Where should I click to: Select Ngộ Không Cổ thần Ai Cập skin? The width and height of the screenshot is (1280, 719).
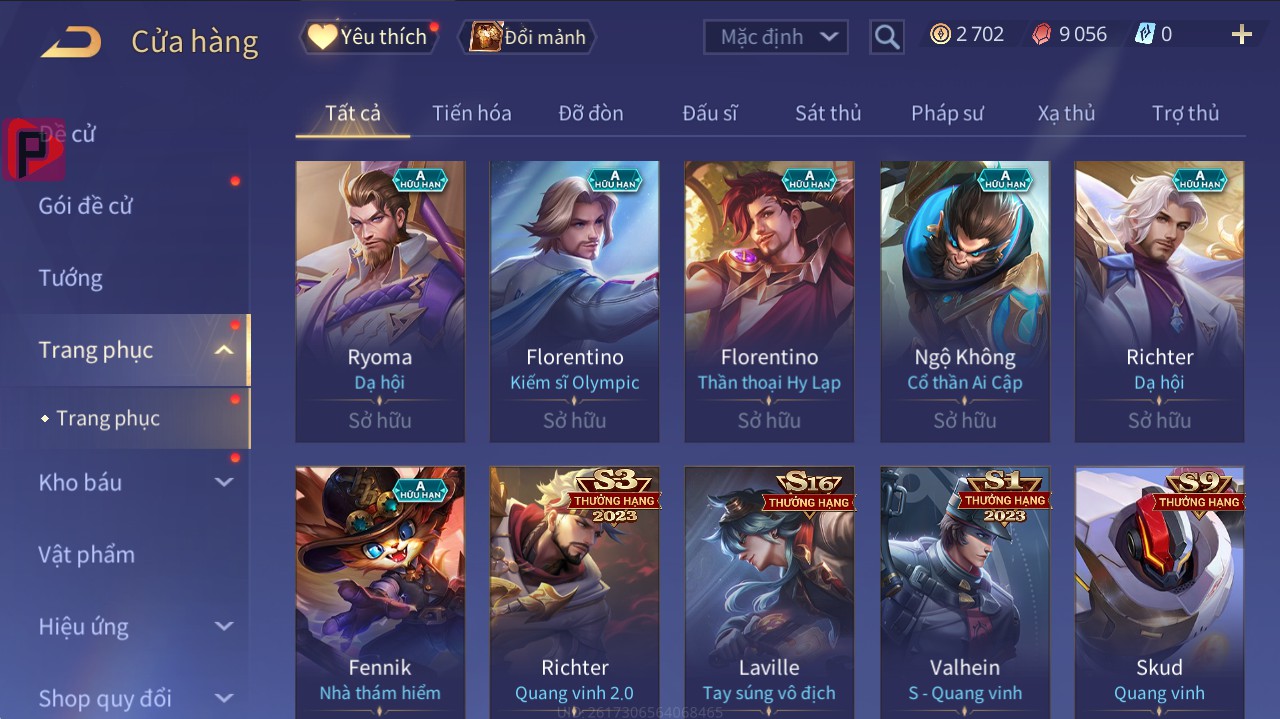pyautogui.click(x=964, y=300)
